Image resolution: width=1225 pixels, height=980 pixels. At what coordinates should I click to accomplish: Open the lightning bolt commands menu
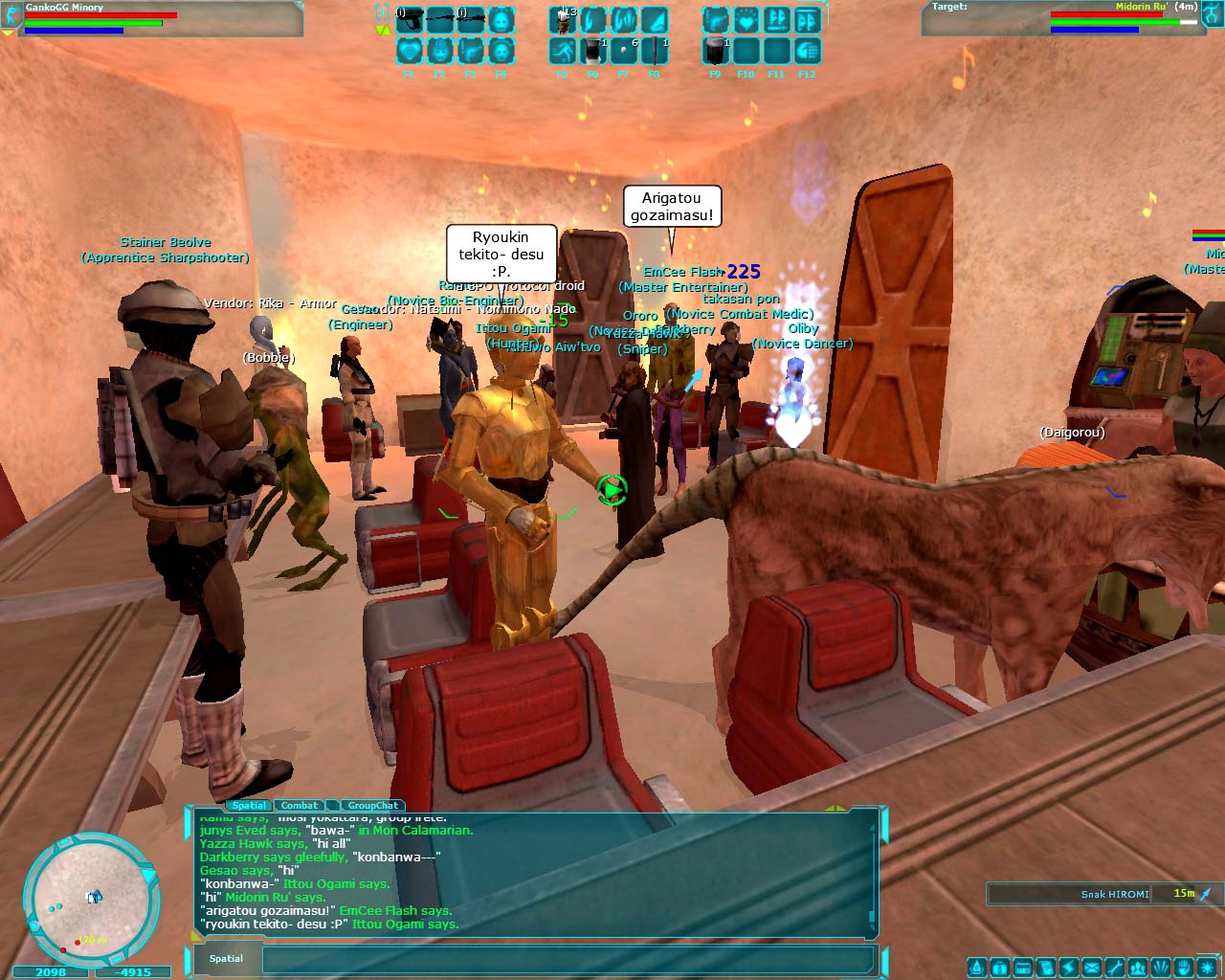(1068, 967)
